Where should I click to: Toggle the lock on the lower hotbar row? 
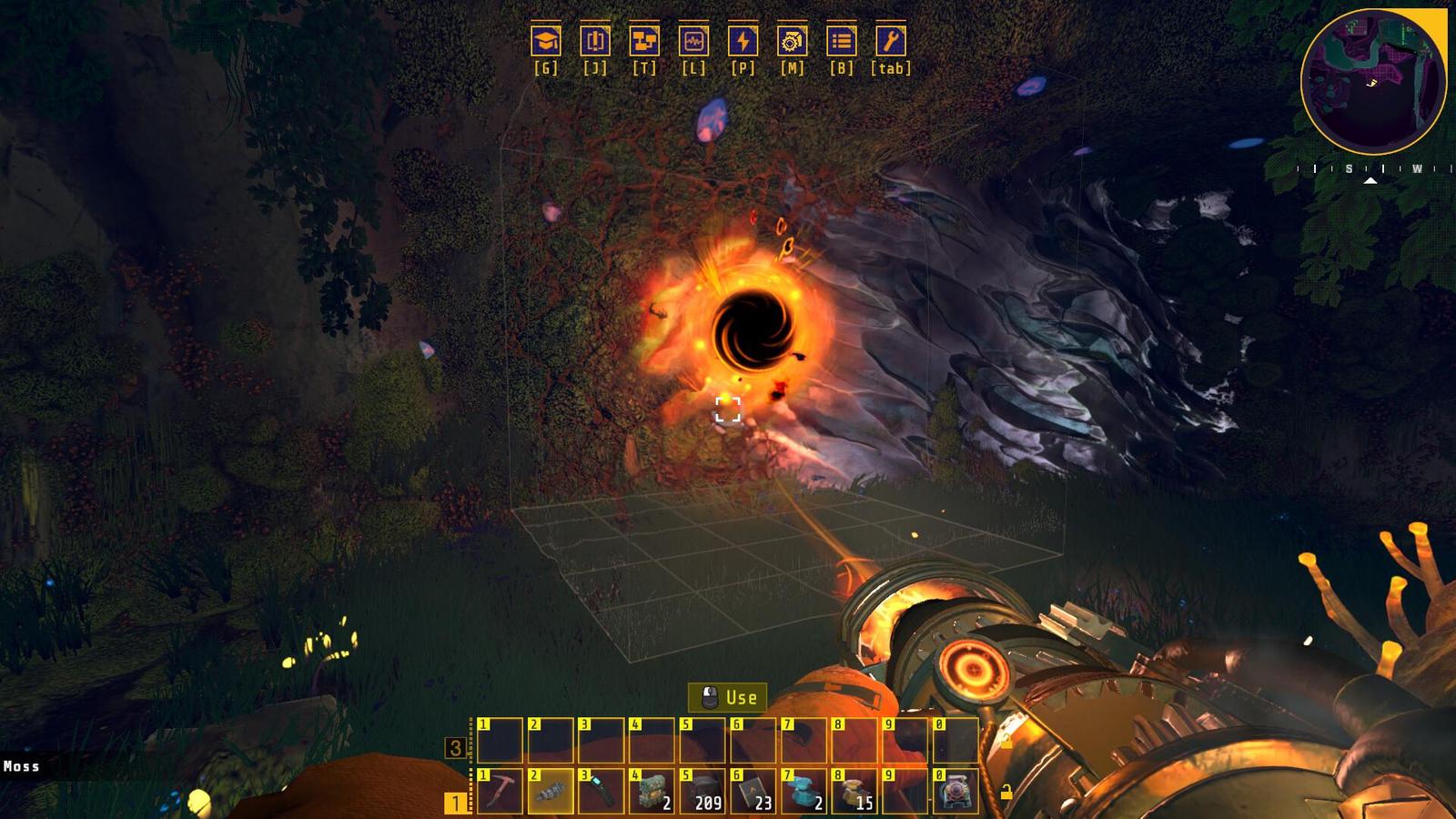1006,793
